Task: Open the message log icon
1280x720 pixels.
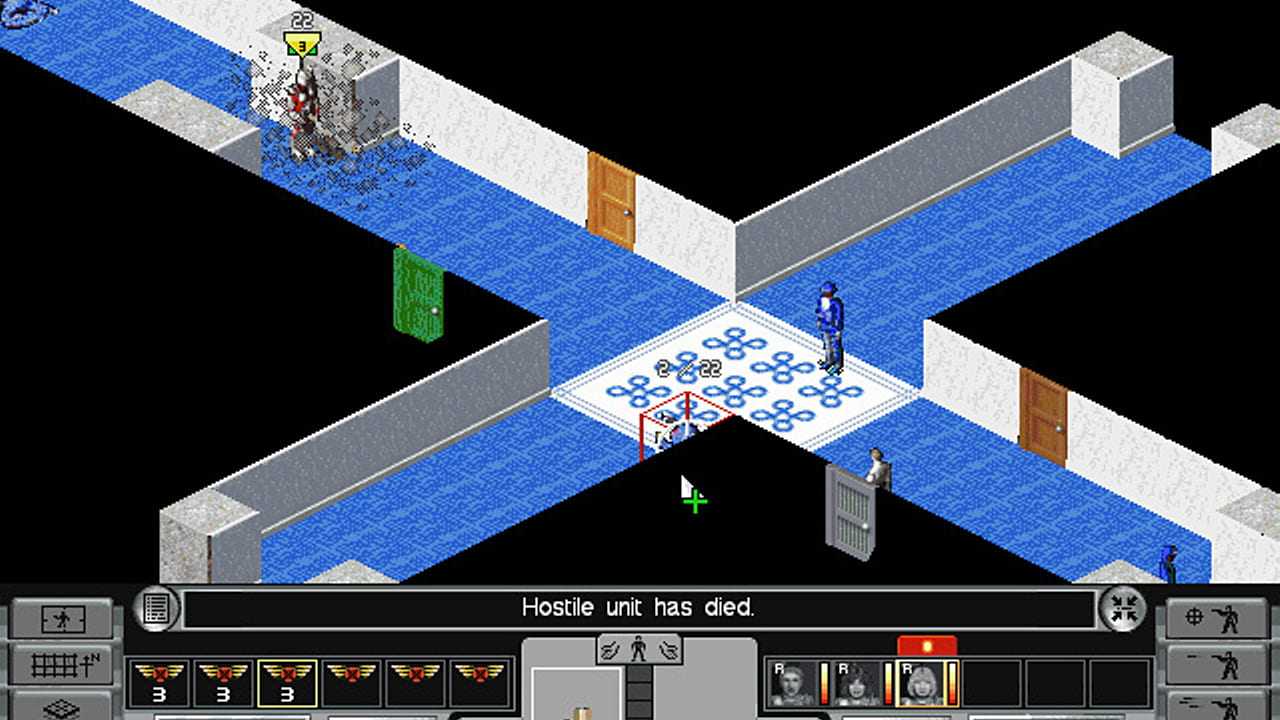Action: 155,609
